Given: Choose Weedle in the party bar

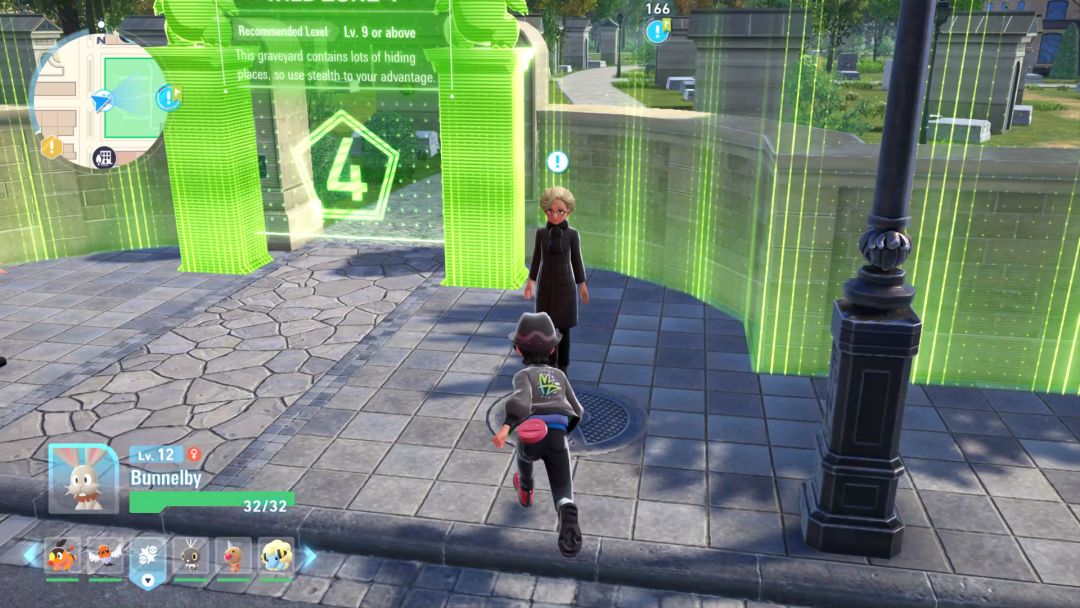Looking at the screenshot, I should (233, 556).
